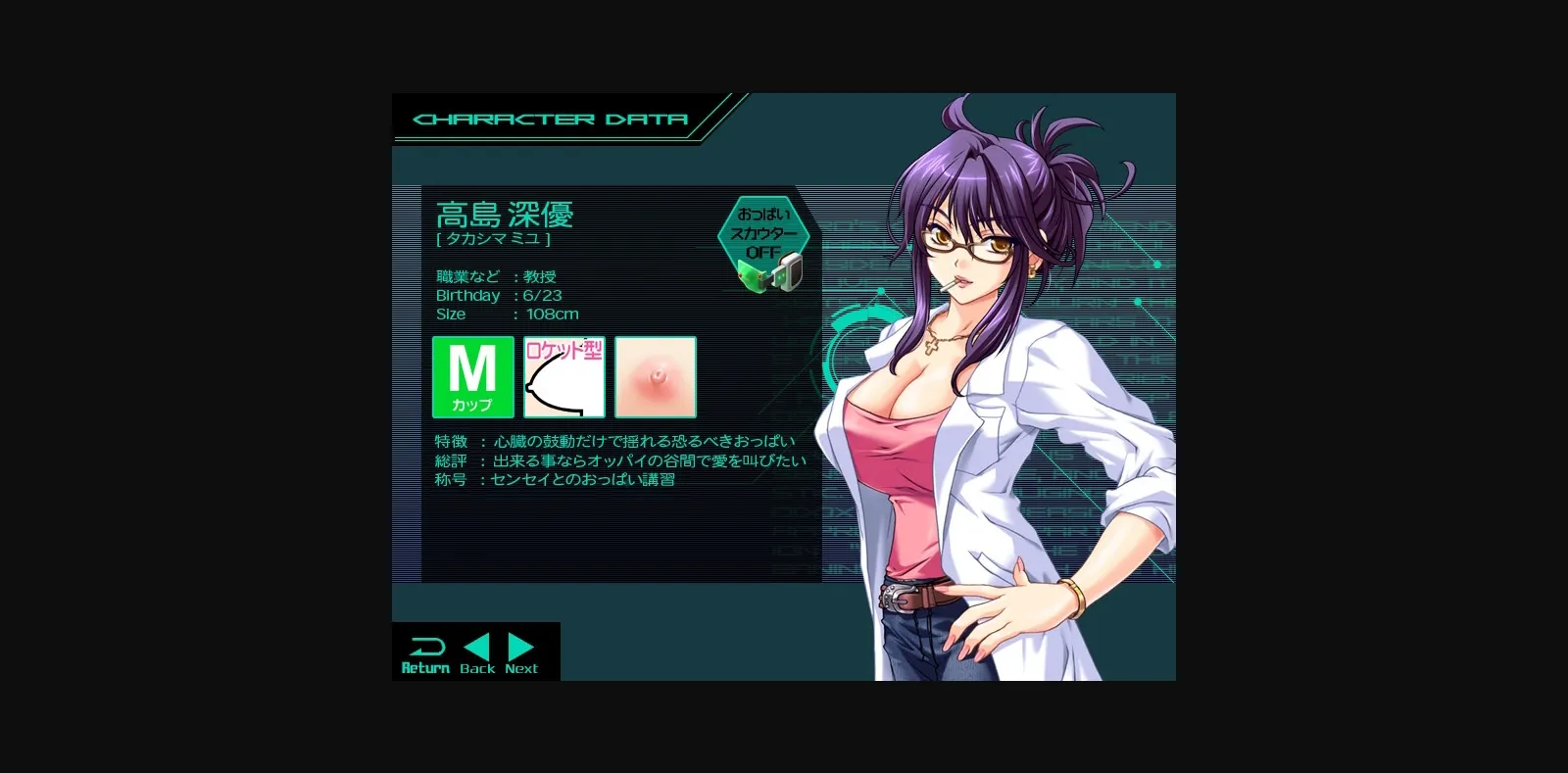
Task: Advance characters with the Next arrow icon
Action: click(518, 648)
